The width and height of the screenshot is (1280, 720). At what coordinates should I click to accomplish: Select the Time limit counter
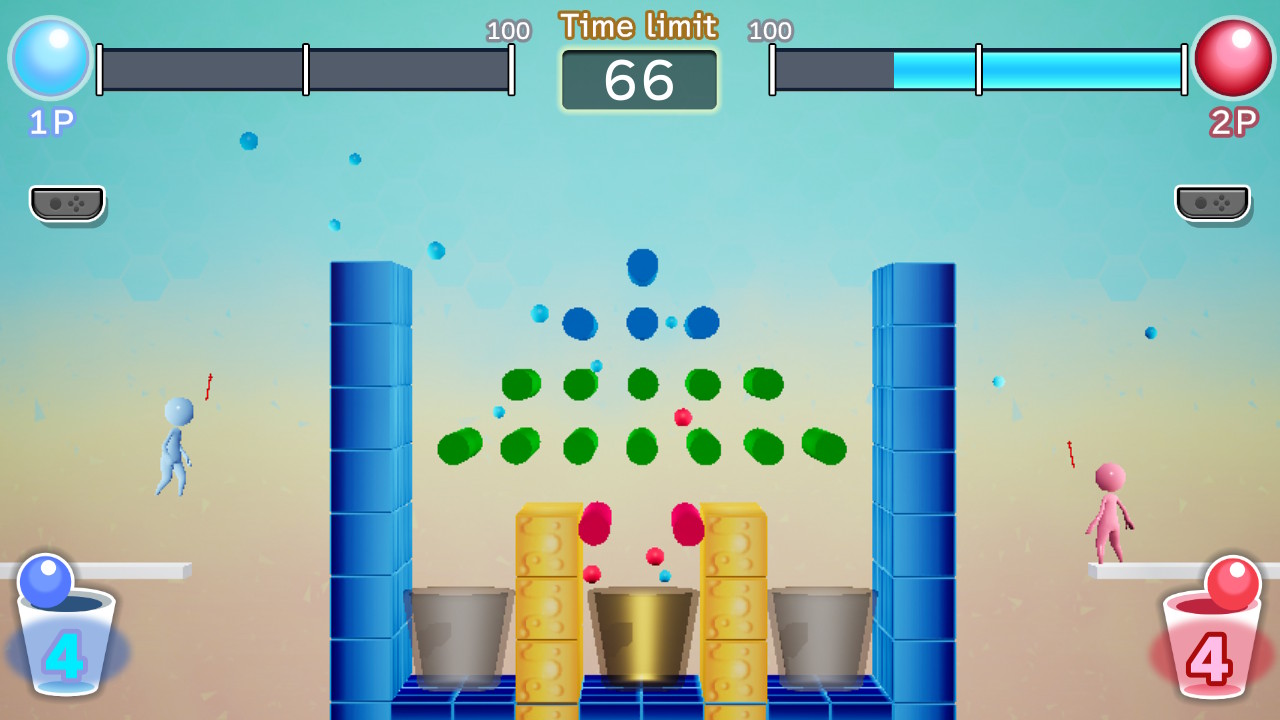point(639,80)
